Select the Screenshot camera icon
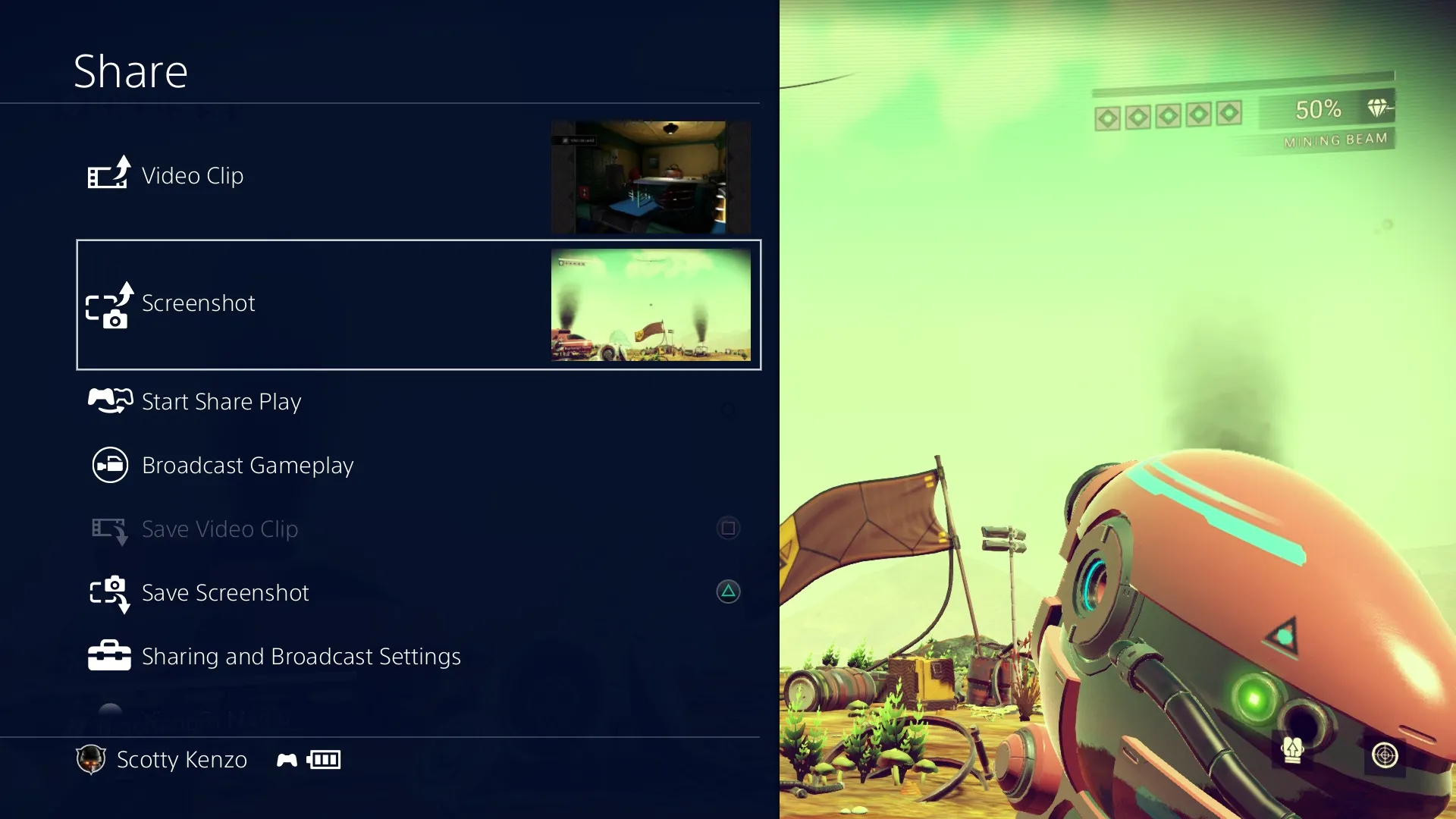1456x819 pixels. coord(110,307)
